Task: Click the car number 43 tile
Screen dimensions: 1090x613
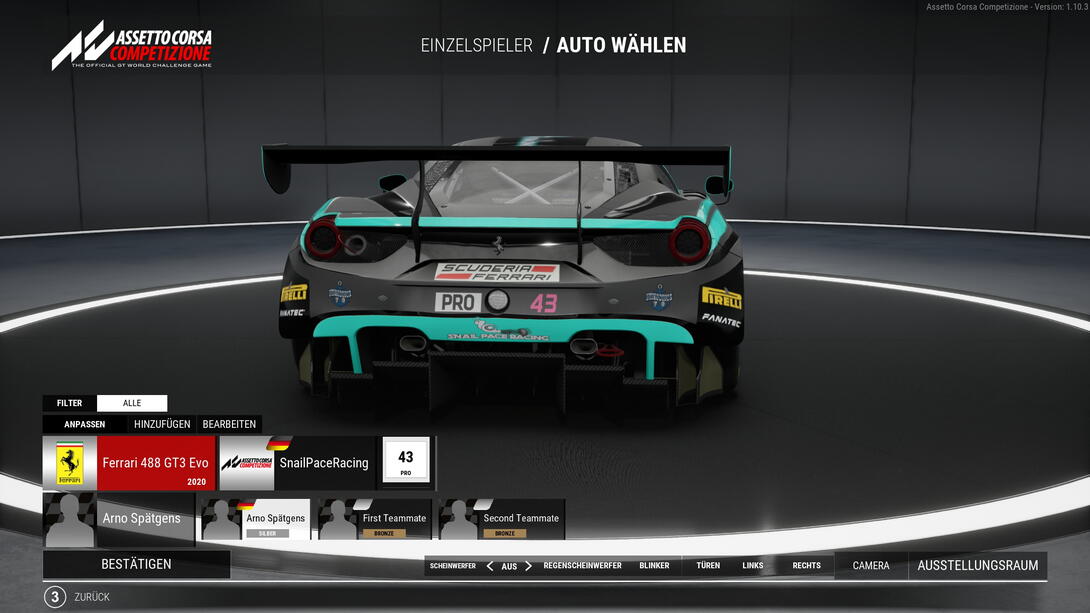Action: point(406,462)
